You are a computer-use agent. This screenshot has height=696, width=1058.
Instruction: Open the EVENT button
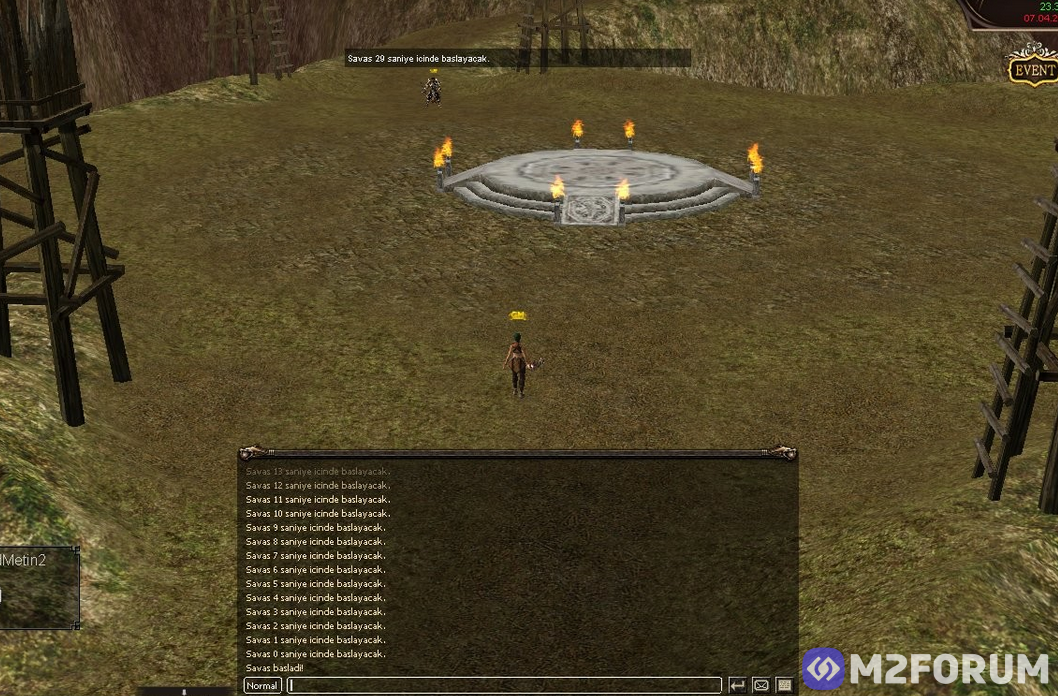pyautogui.click(x=1033, y=69)
